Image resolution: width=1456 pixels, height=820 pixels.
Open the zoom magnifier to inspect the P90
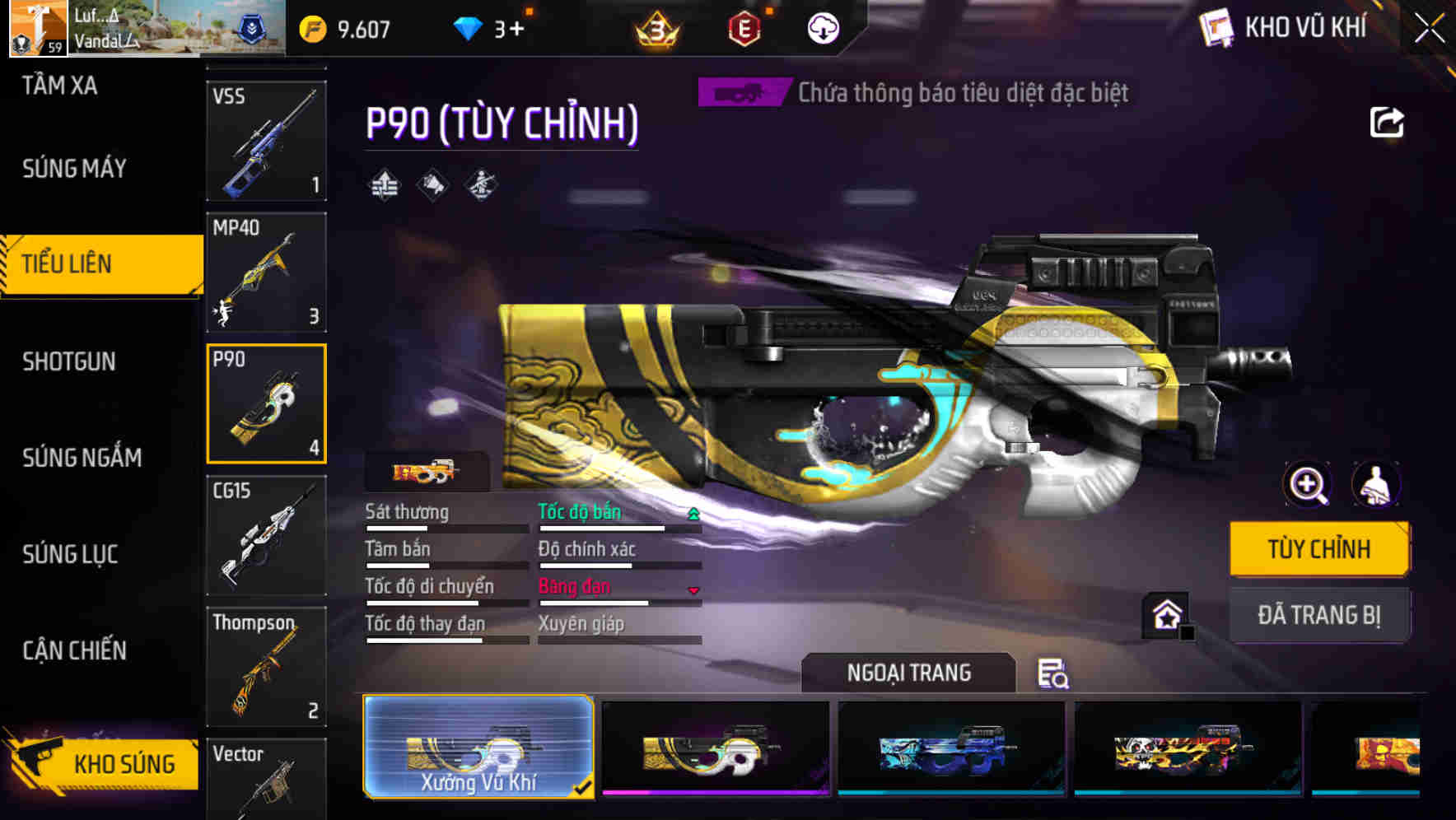point(1308,484)
